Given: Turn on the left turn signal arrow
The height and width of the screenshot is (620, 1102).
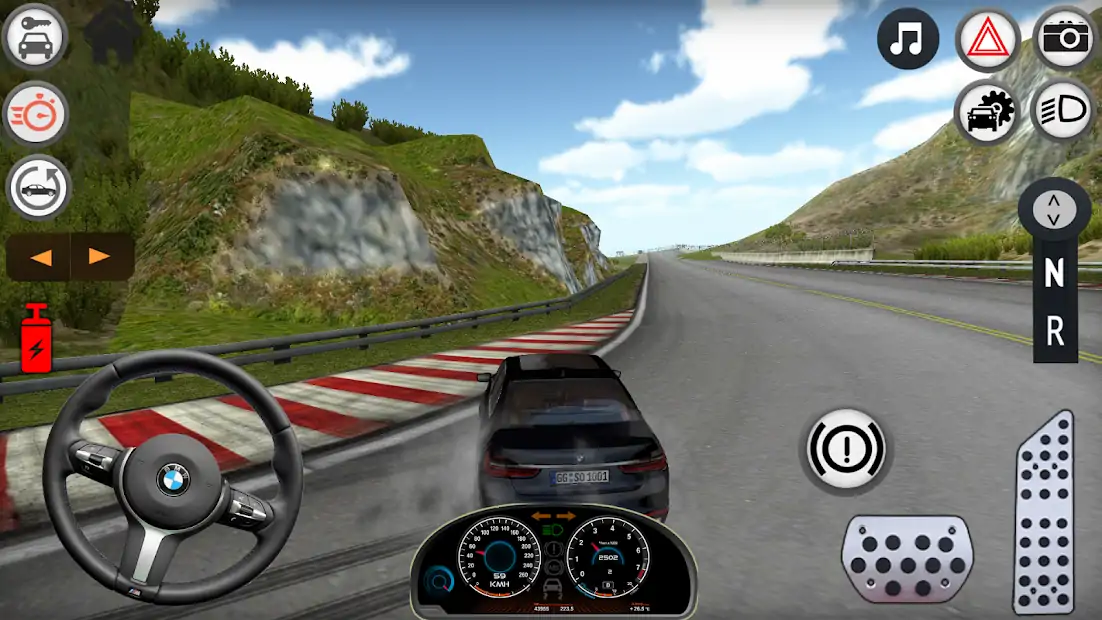Looking at the screenshot, I should tap(40, 257).
